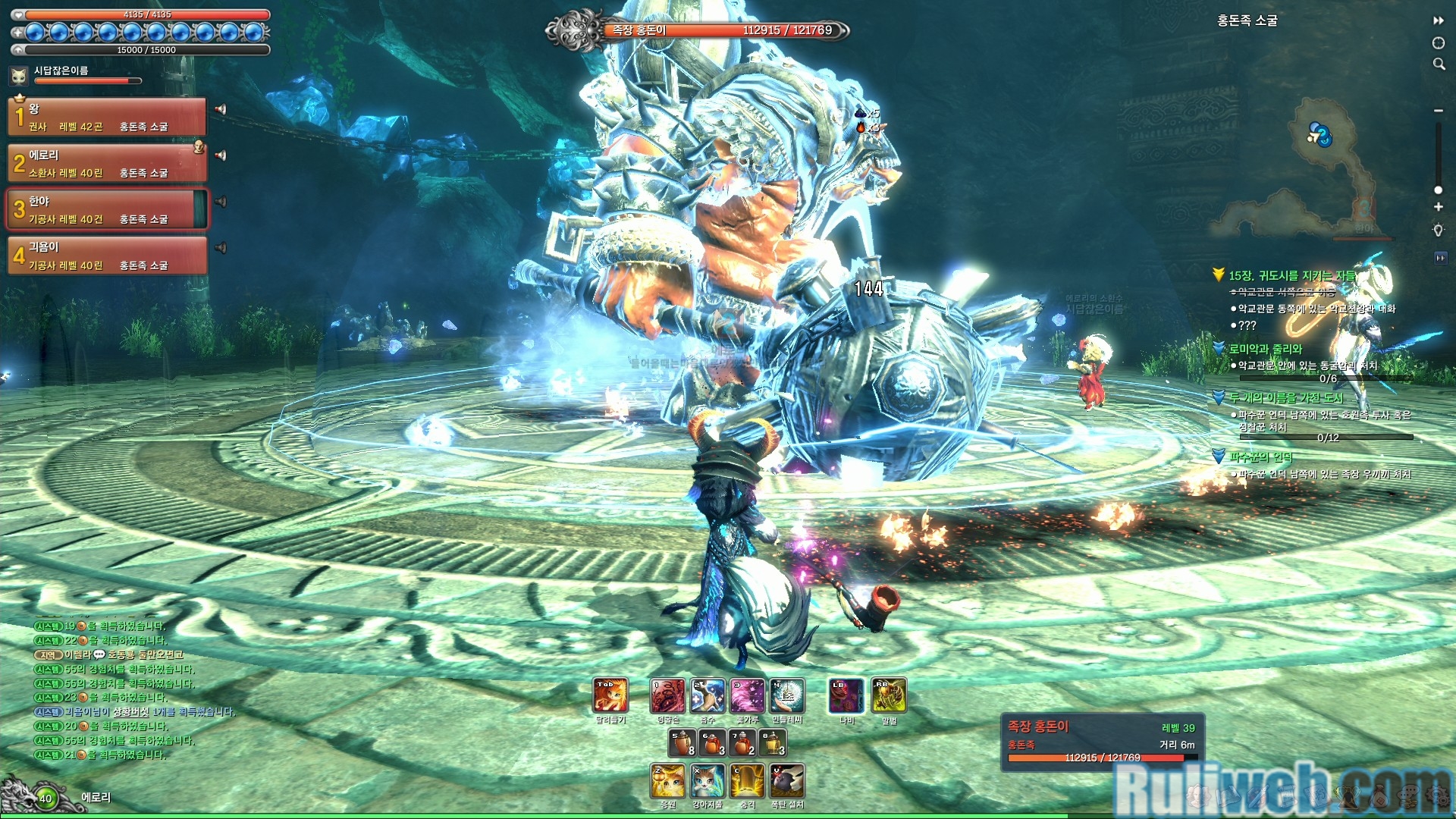Select the lantern item in slot 8
The height and width of the screenshot is (819, 1456).
[x=773, y=743]
